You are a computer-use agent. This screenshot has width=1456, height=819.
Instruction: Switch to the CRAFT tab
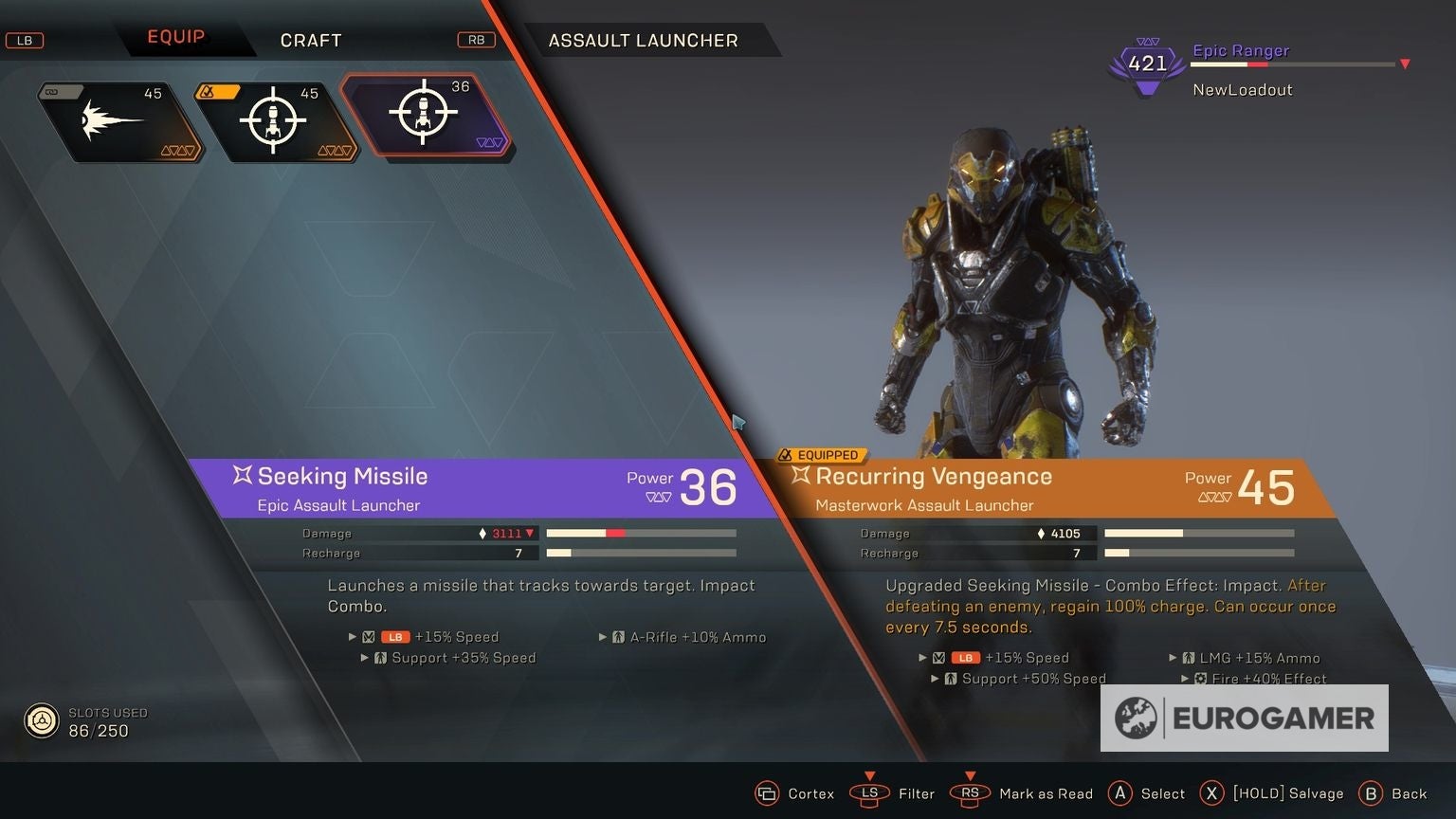[311, 40]
